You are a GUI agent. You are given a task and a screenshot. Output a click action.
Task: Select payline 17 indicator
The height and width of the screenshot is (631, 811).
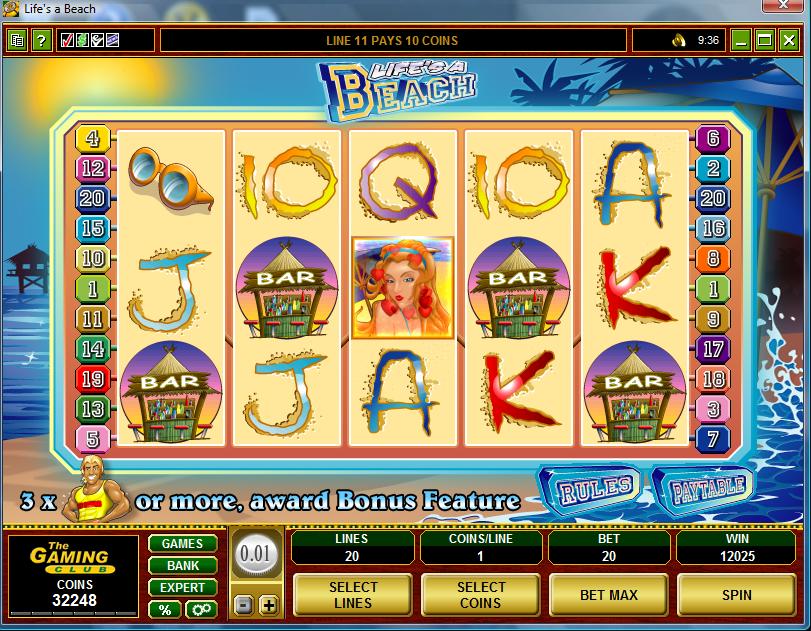click(x=713, y=349)
